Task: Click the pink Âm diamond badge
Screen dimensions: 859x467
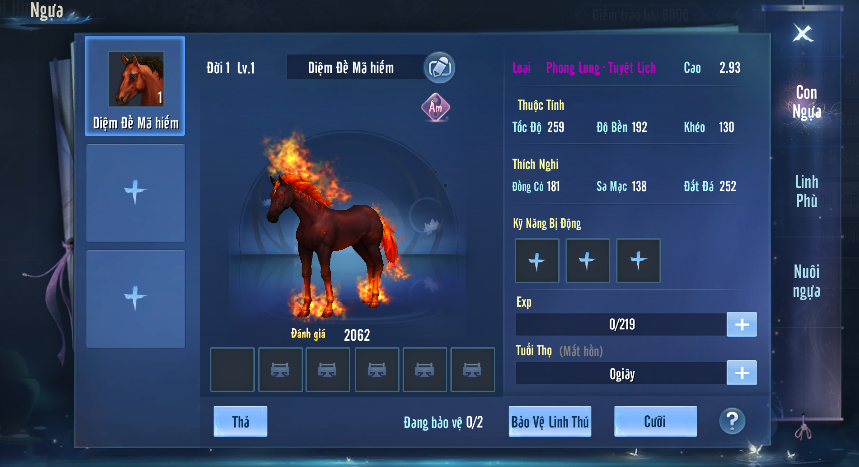Action: point(436,106)
